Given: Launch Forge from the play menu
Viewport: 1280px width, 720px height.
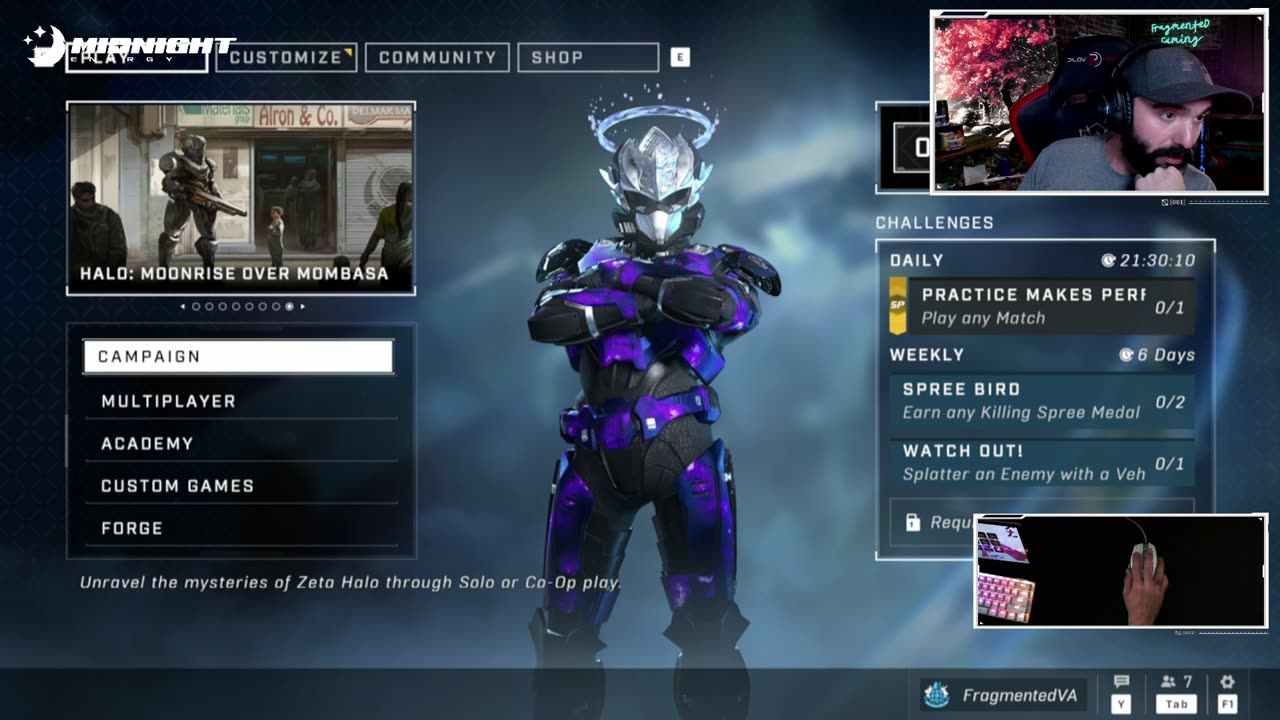Looking at the screenshot, I should [x=240, y=528].
